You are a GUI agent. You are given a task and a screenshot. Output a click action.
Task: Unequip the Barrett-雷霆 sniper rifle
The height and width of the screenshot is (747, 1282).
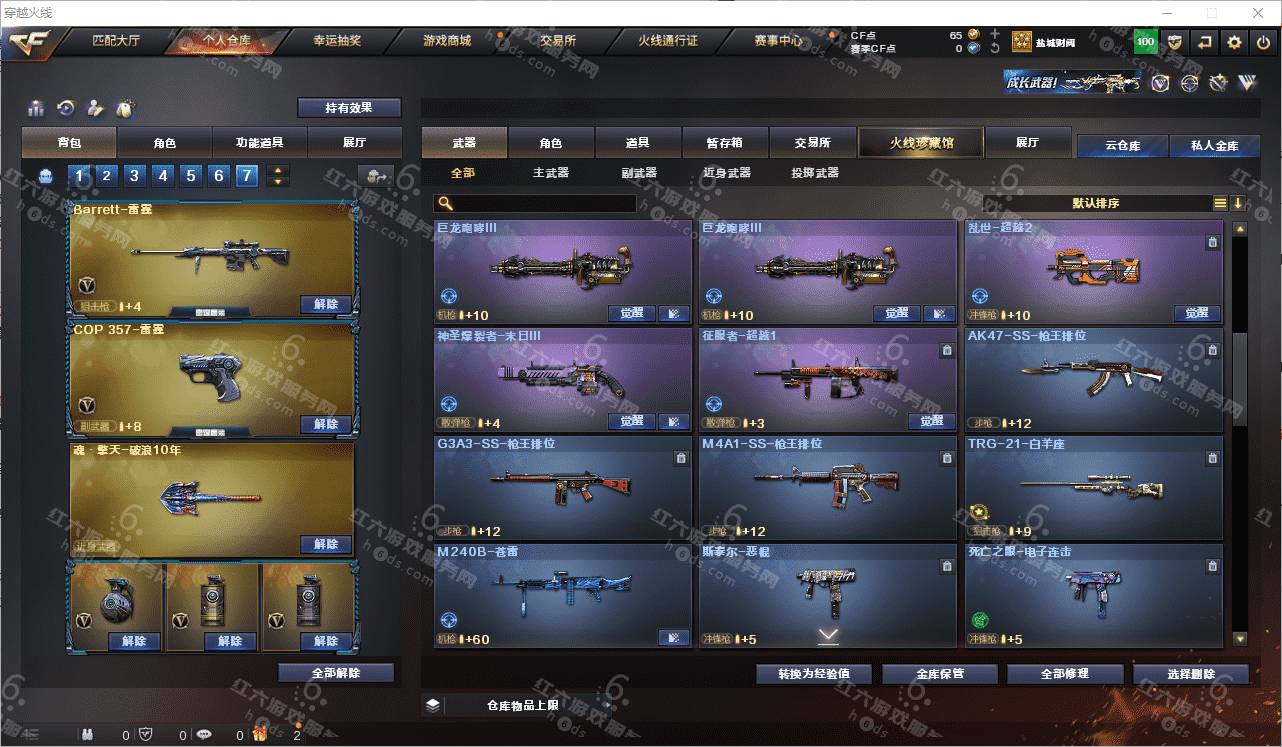(326, 304)
